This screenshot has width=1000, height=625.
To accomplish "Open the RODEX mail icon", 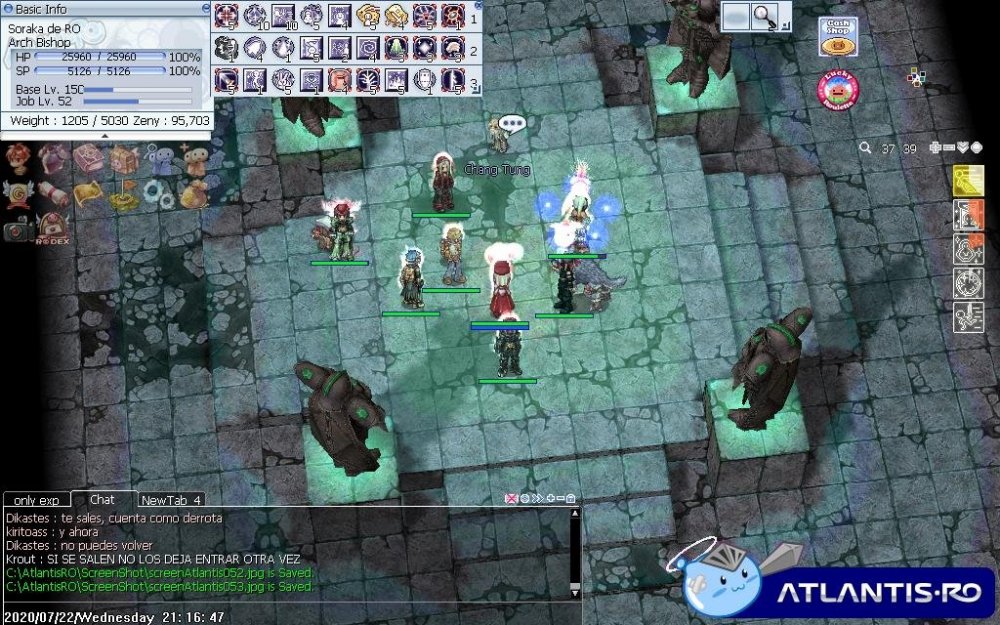I will 54,228.
